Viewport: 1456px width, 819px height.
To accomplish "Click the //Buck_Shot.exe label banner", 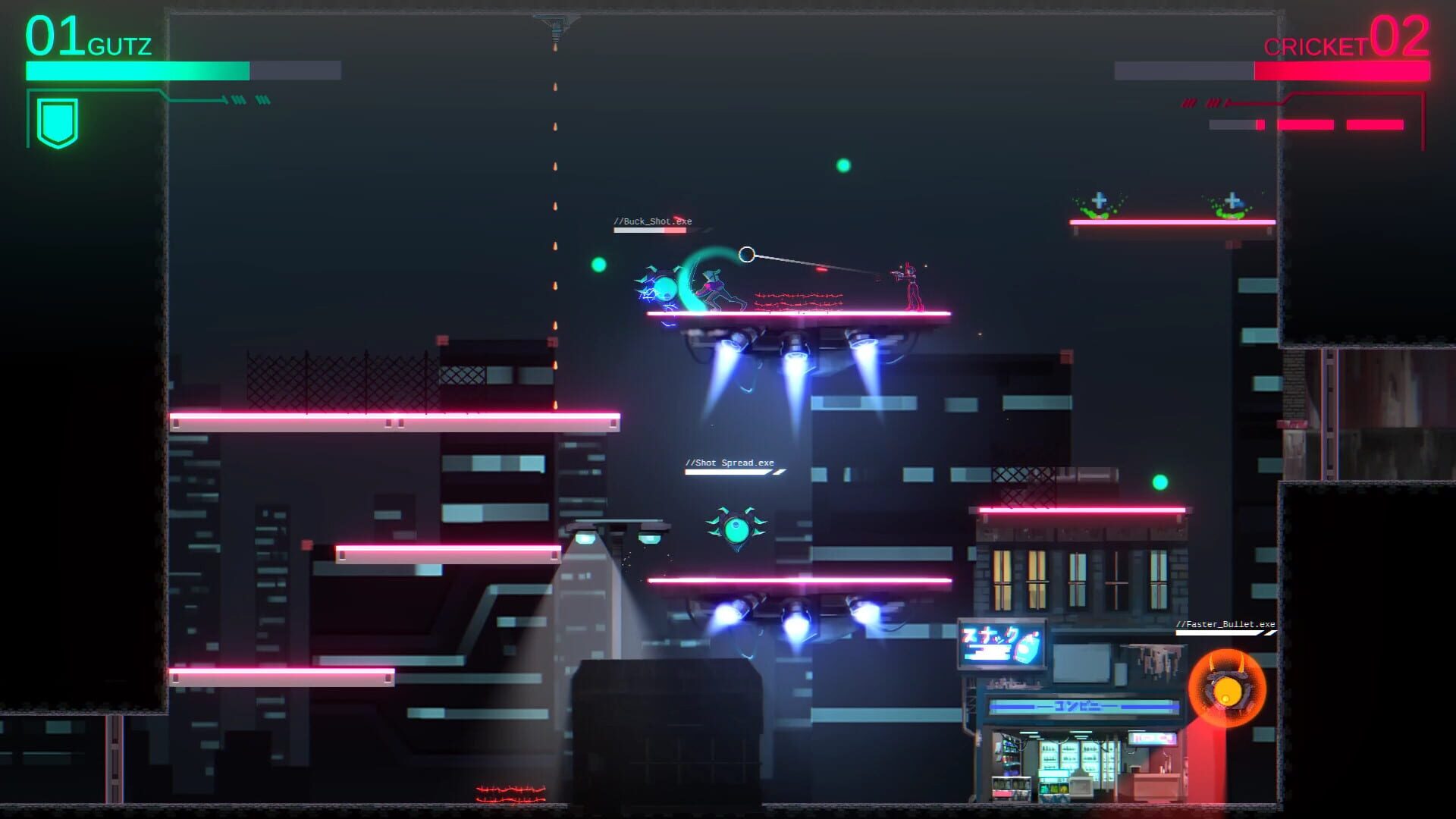I will pyautogui.click(x=654, y=221).
